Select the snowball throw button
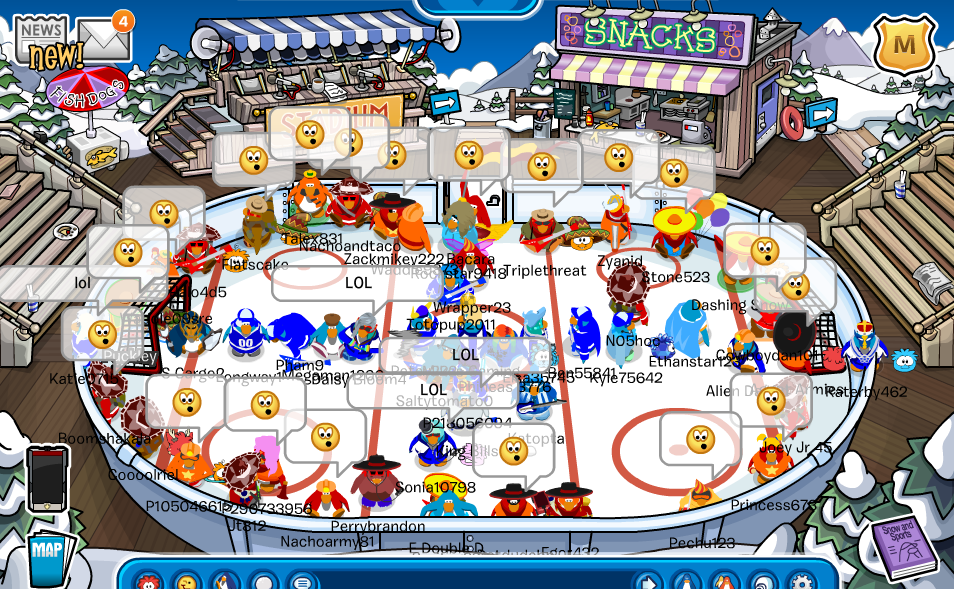 coord(264,581)
